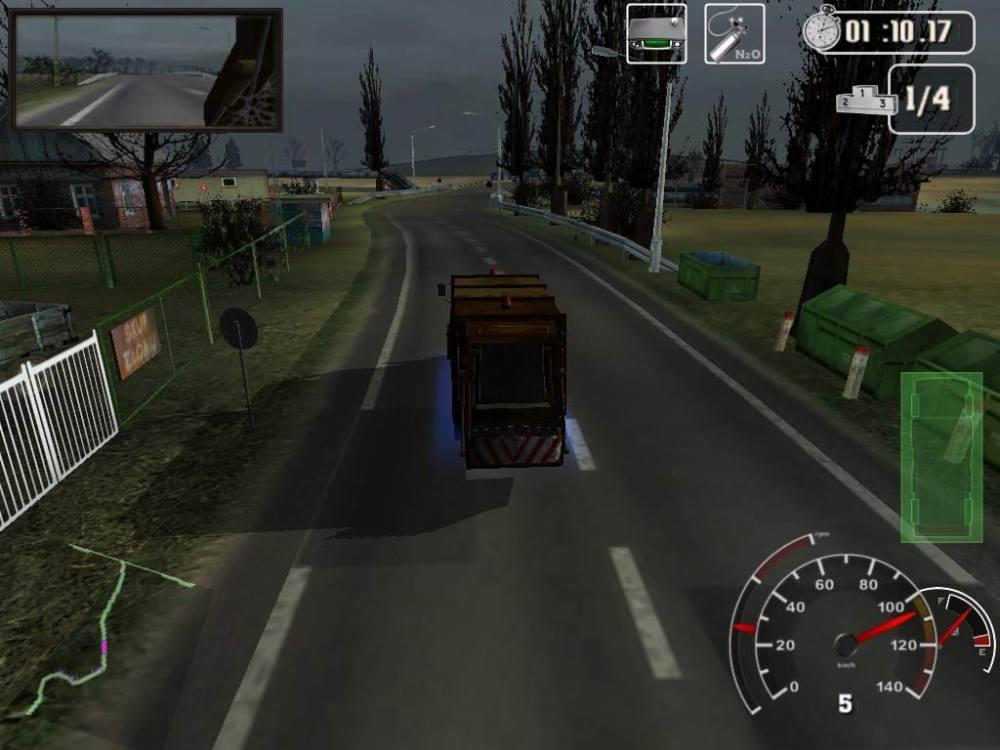The height and width of the screenshot is (750, 1000).
Task: Click the N2O nitrous bottle icon
Action: point(734,34)
